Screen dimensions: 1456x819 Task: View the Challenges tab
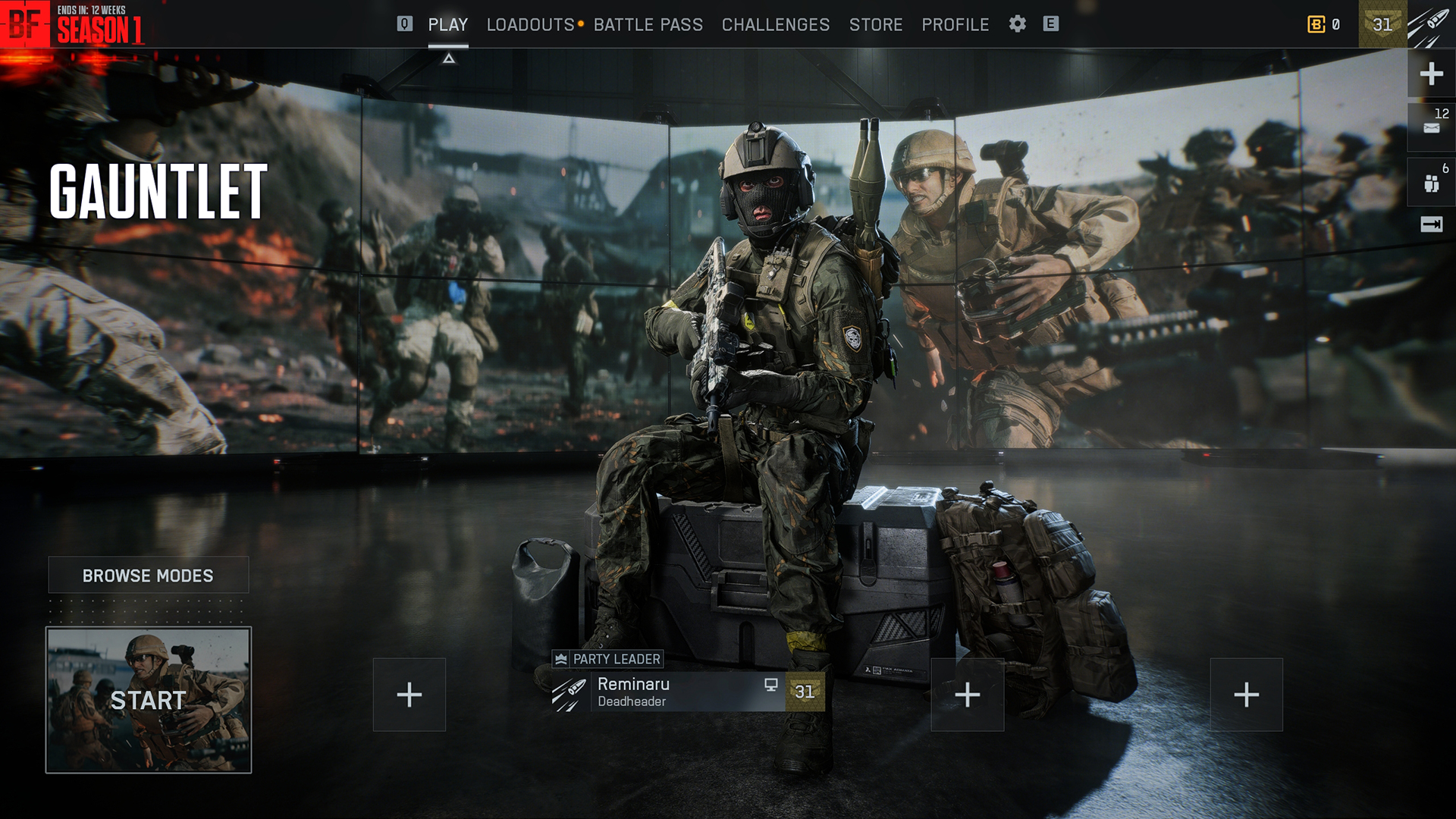pos(775,24)
